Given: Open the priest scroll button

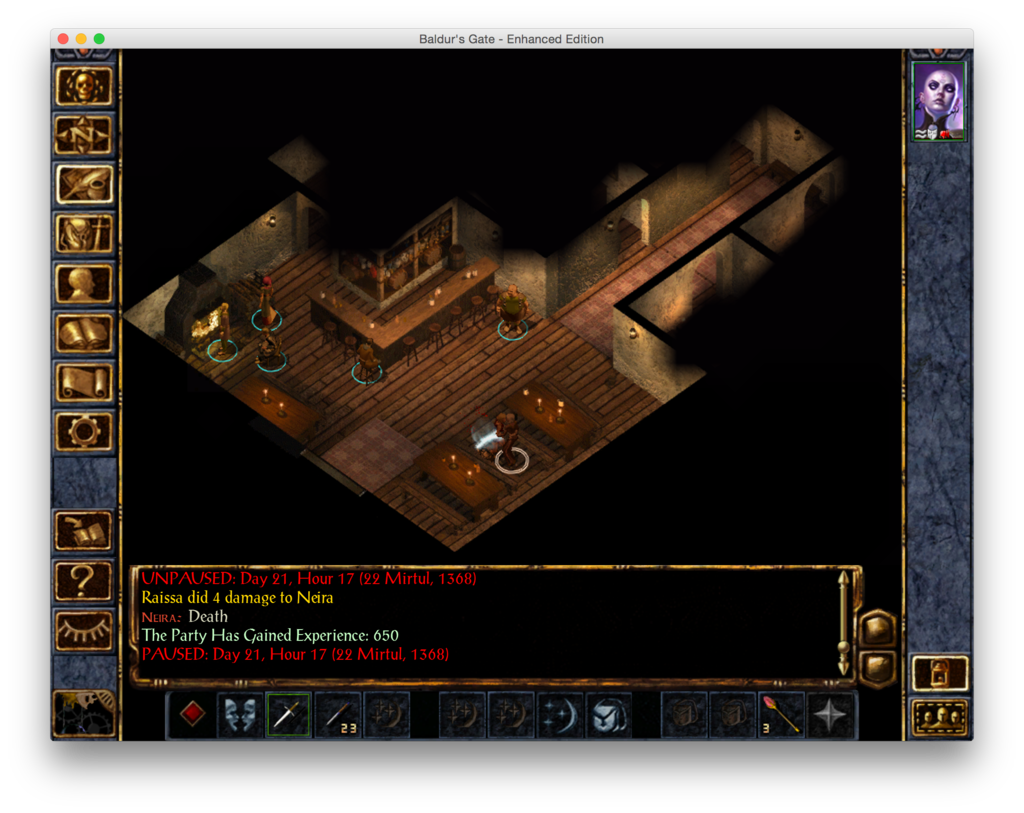Looking at the screenshot, I should point(85,382).
